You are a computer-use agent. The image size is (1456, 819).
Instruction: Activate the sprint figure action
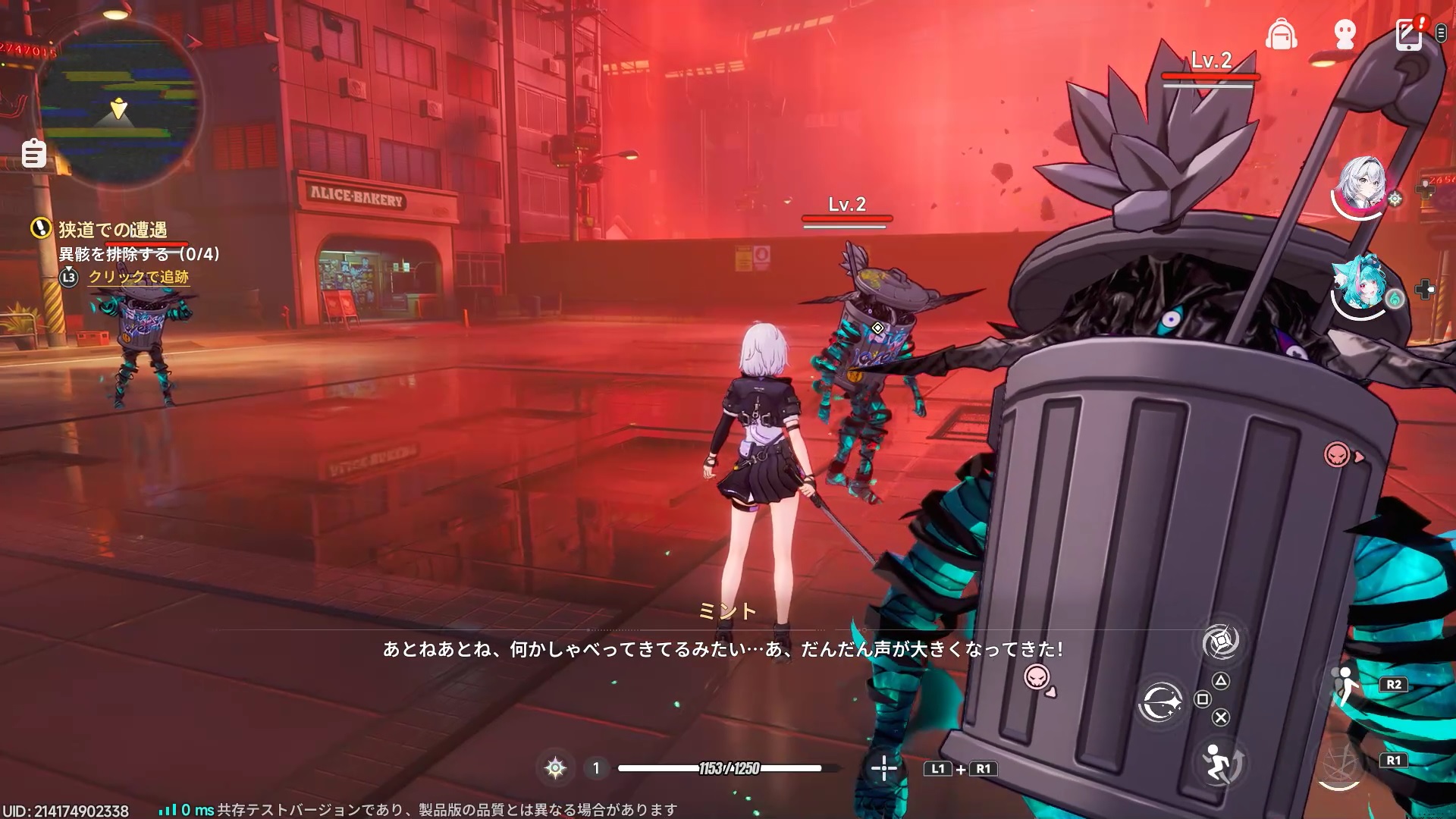tap(1345, 685)
